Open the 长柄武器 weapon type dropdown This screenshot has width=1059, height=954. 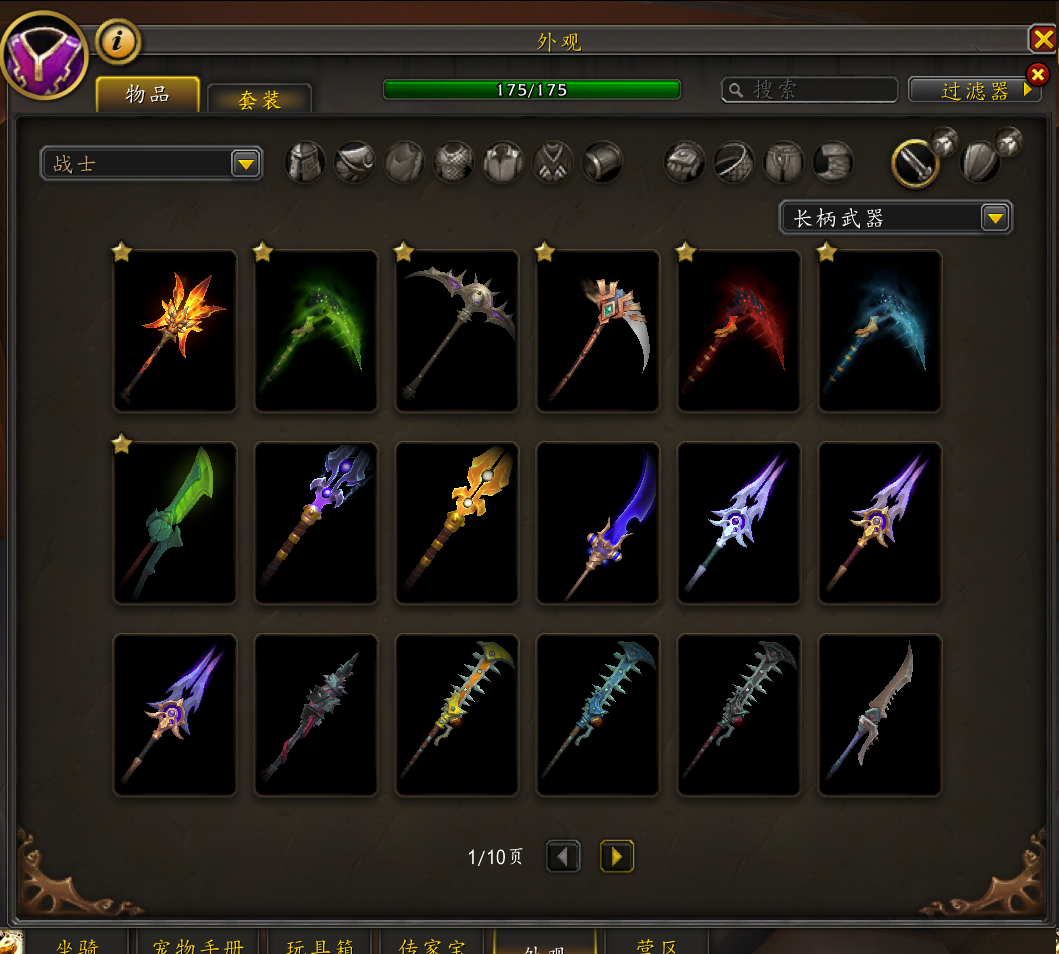[895, 217]
